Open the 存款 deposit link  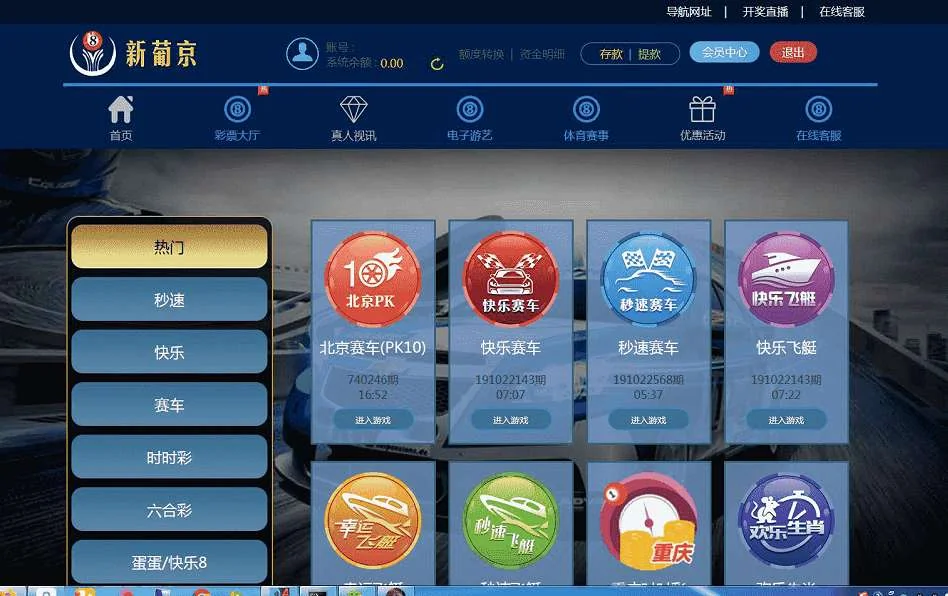tap(611, 54)
